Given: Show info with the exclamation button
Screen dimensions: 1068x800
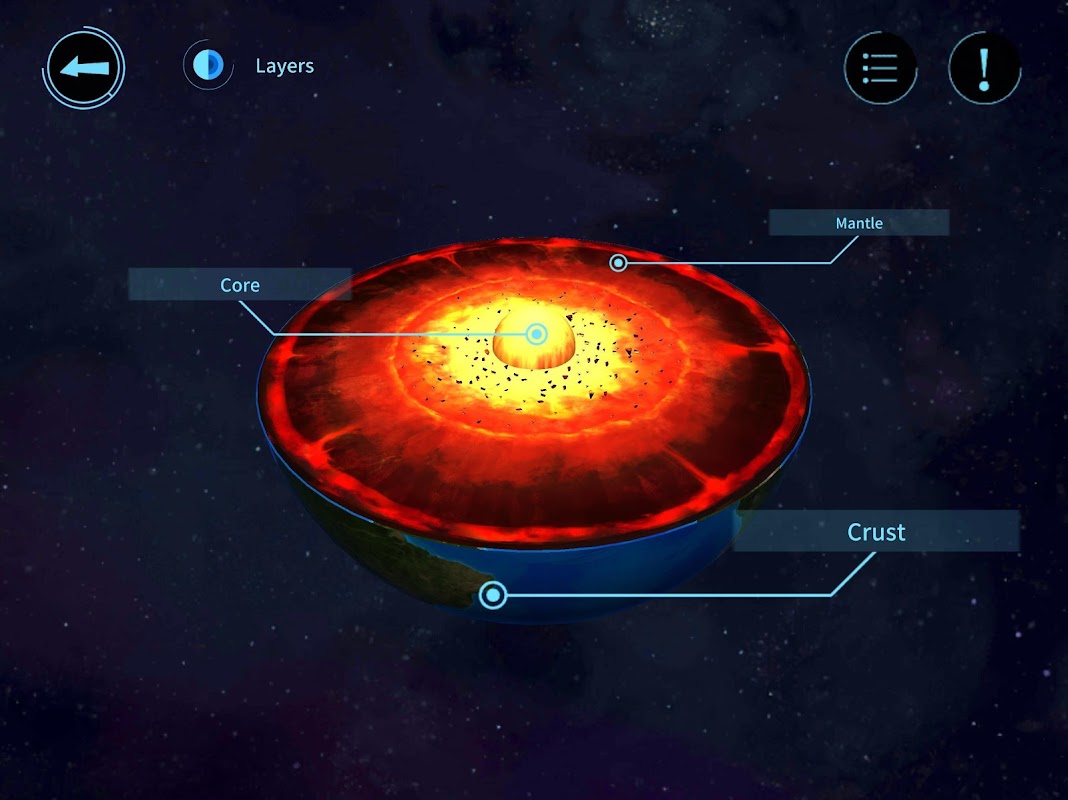Looking at the screenshot, I should [x=984, y=68].
